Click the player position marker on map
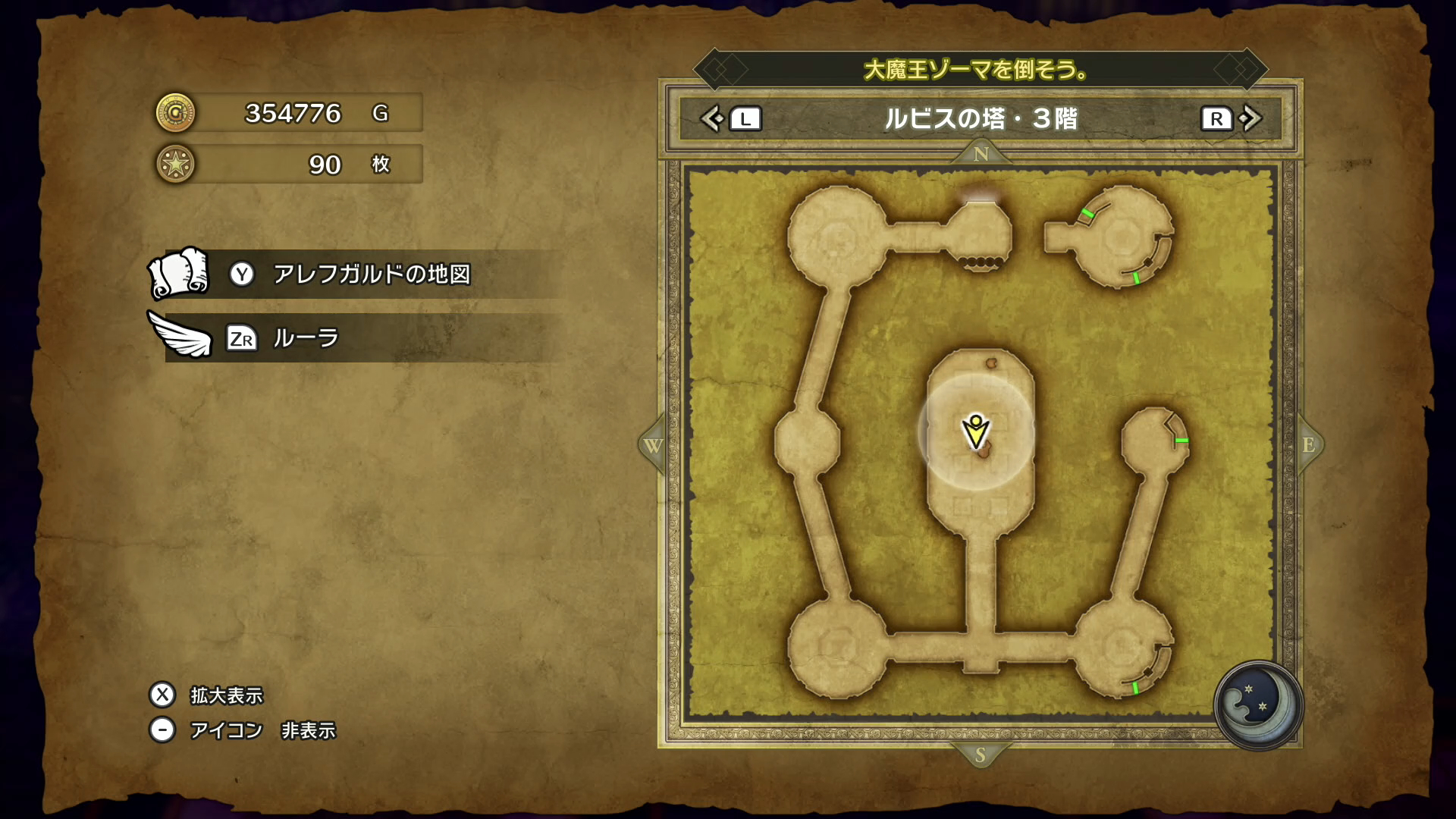 point(976,432)
